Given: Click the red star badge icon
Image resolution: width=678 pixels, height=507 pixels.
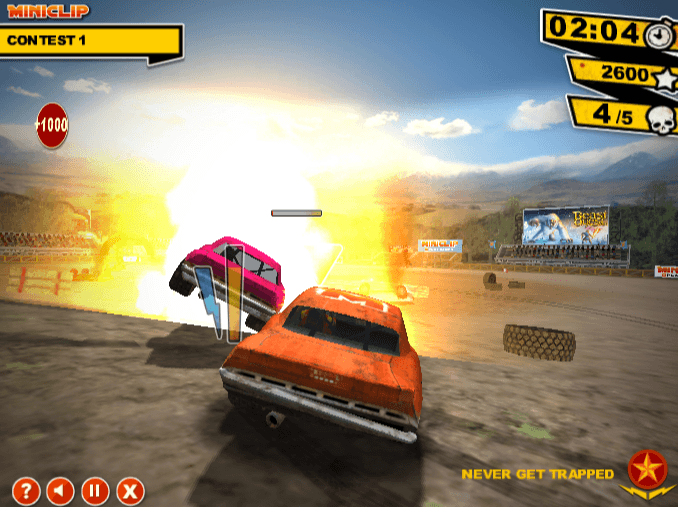Looking at the screenshot, I should pyautogui.click(x=646, y=468).
